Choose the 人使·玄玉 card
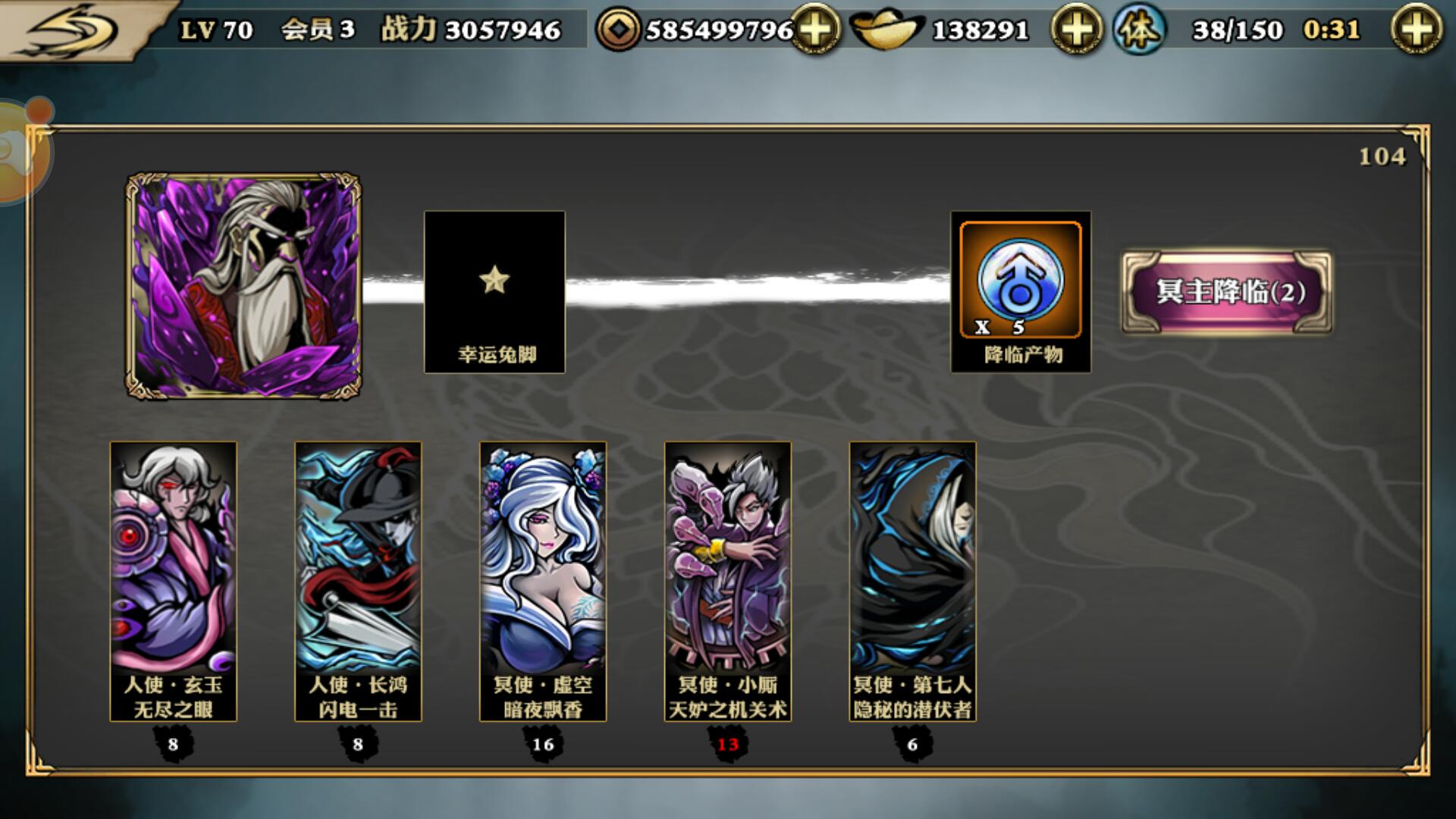 click(x=174, y=581)
